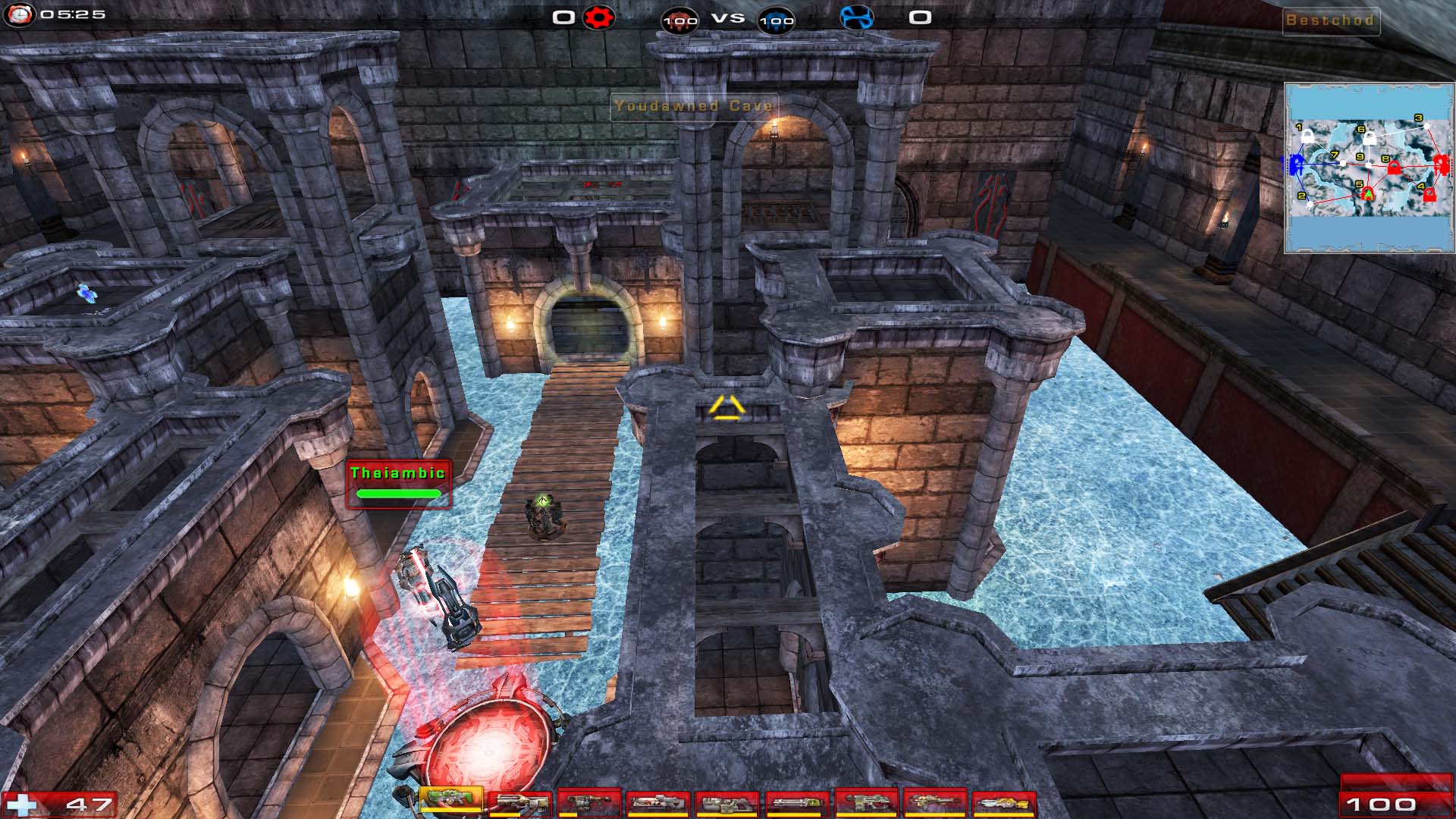Select the highlighted green weapon slot
This screenshot has width=1456, height=819.
click(450, 799)
